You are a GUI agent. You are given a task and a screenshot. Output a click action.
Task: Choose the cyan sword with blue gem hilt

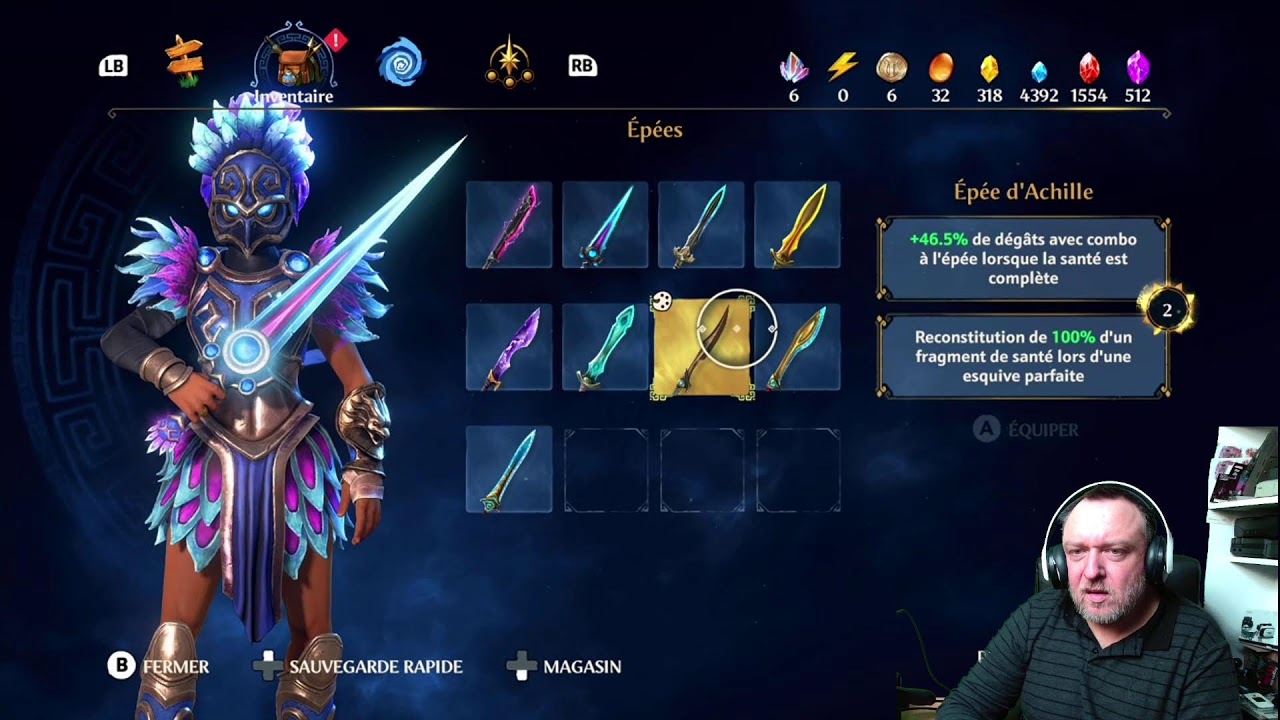605,225
